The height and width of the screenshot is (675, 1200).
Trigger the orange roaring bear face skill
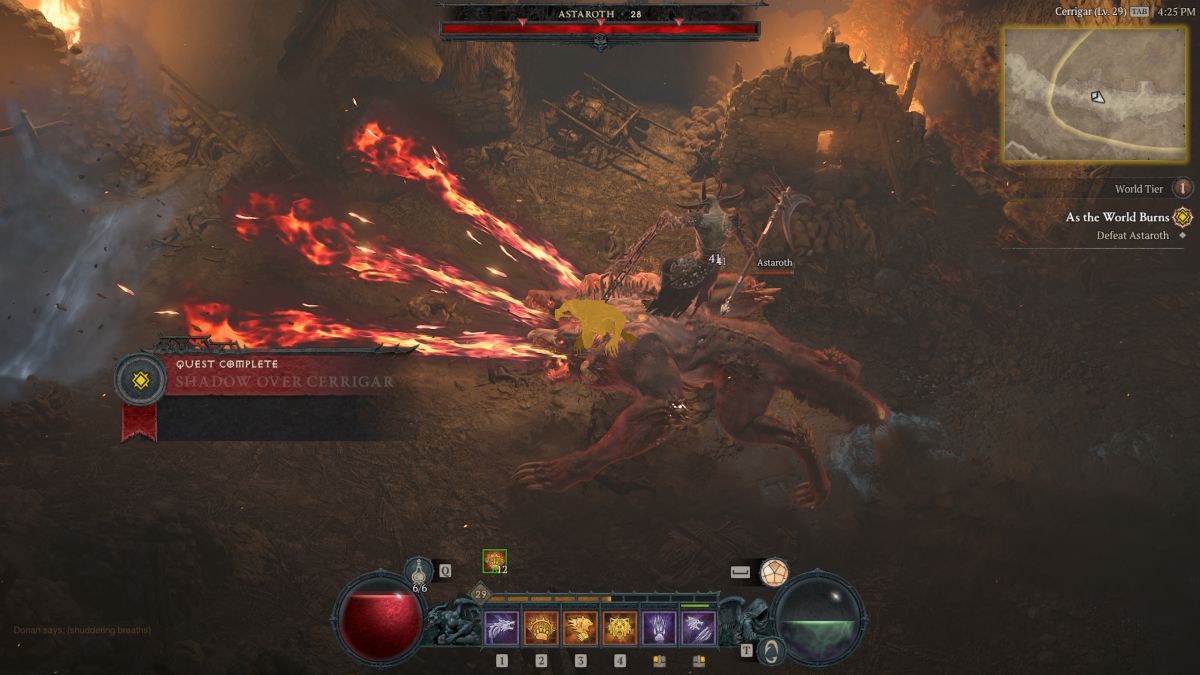[620, 628]
